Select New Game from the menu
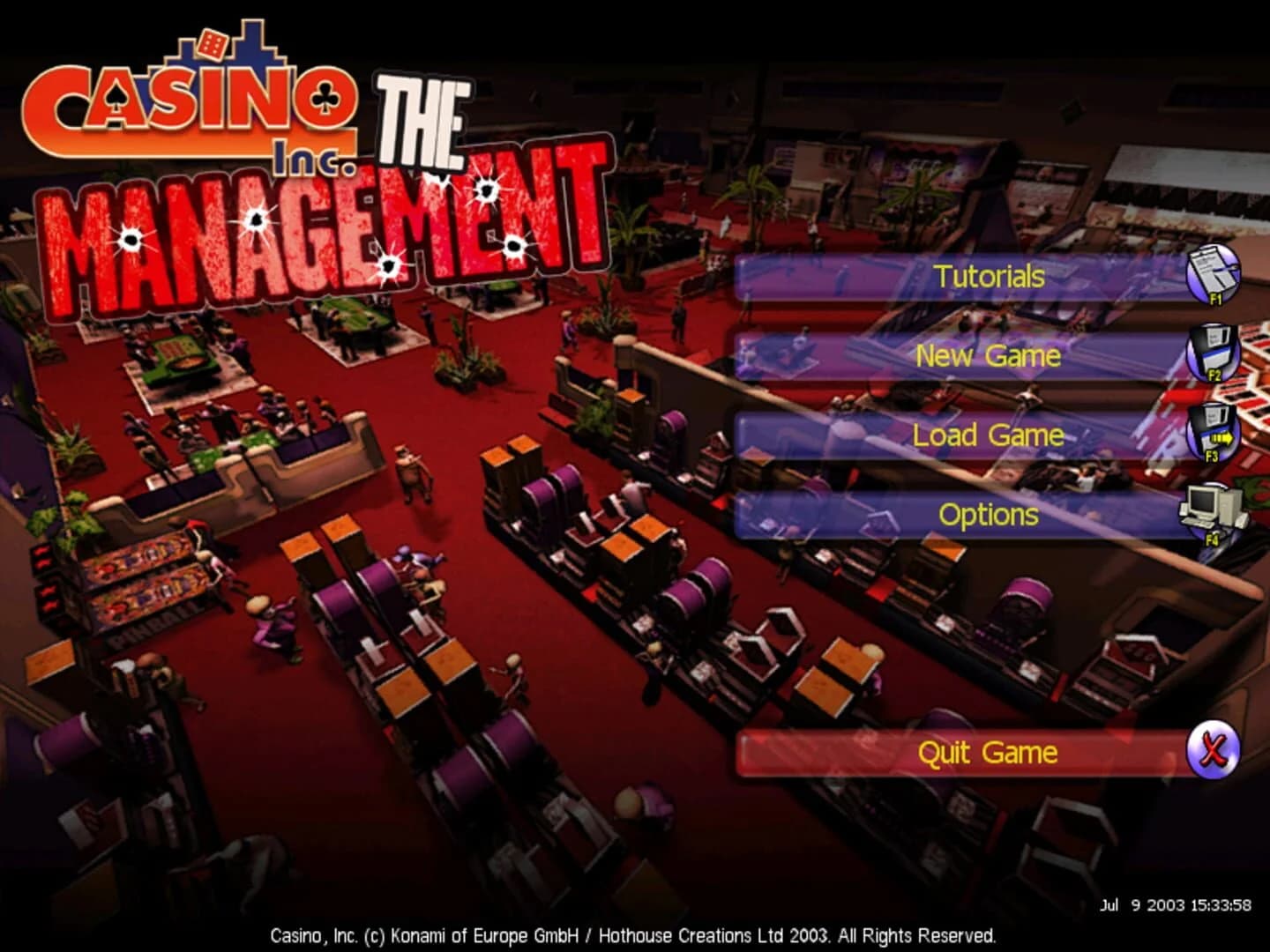 (988, 356)
